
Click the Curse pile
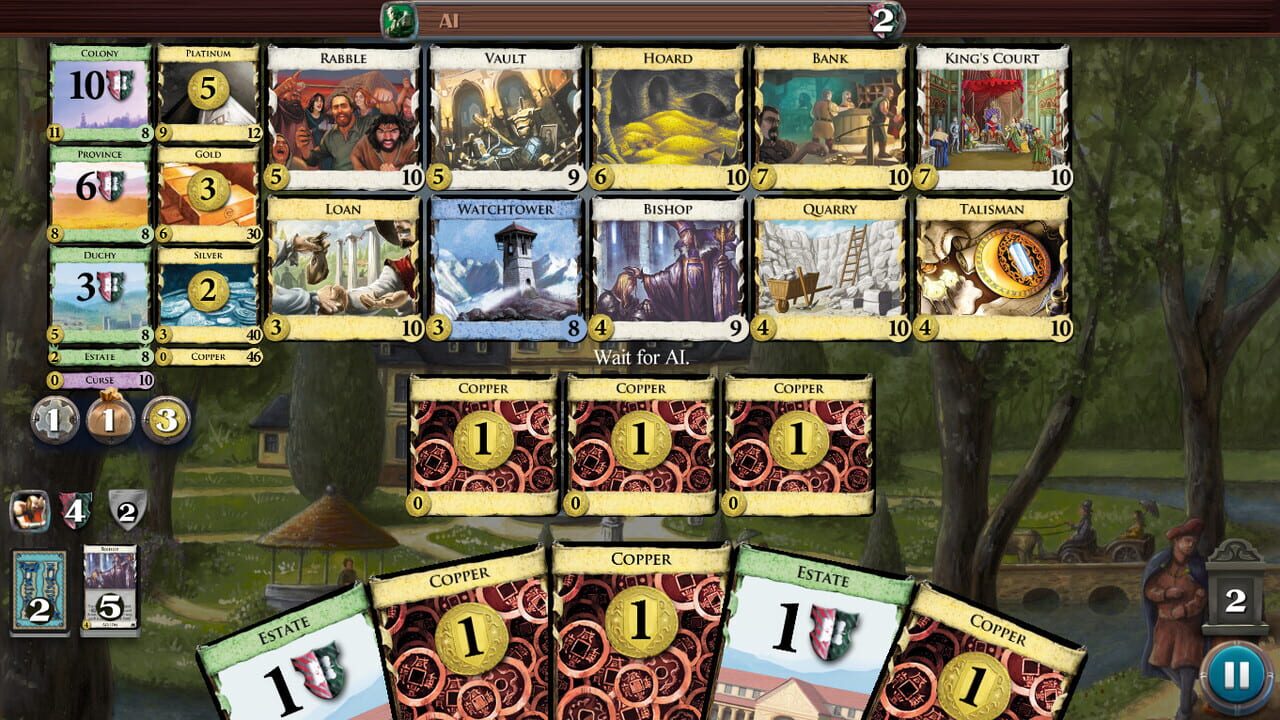point(100,380)
